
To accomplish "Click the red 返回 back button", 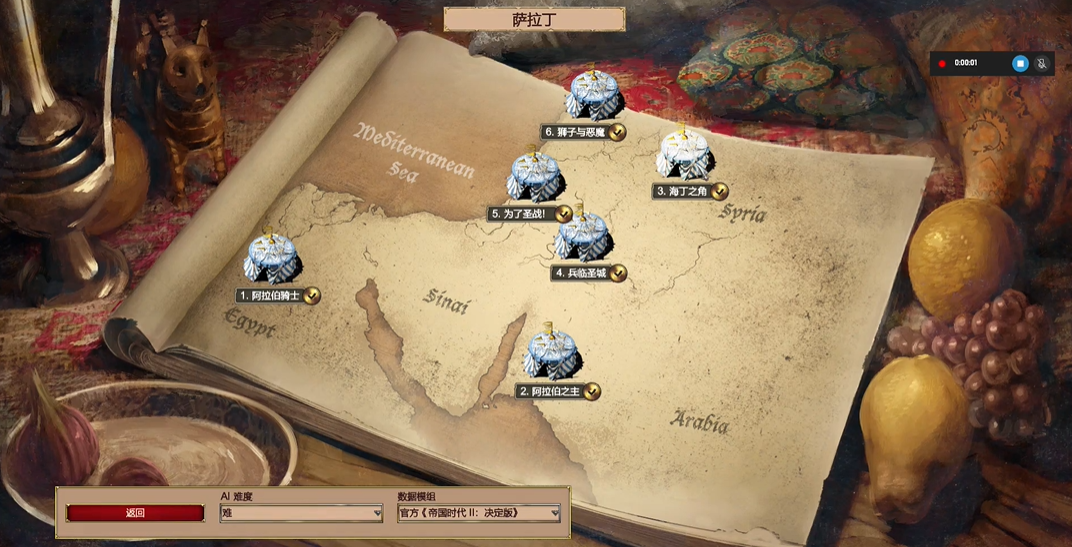I will (135, 513).
